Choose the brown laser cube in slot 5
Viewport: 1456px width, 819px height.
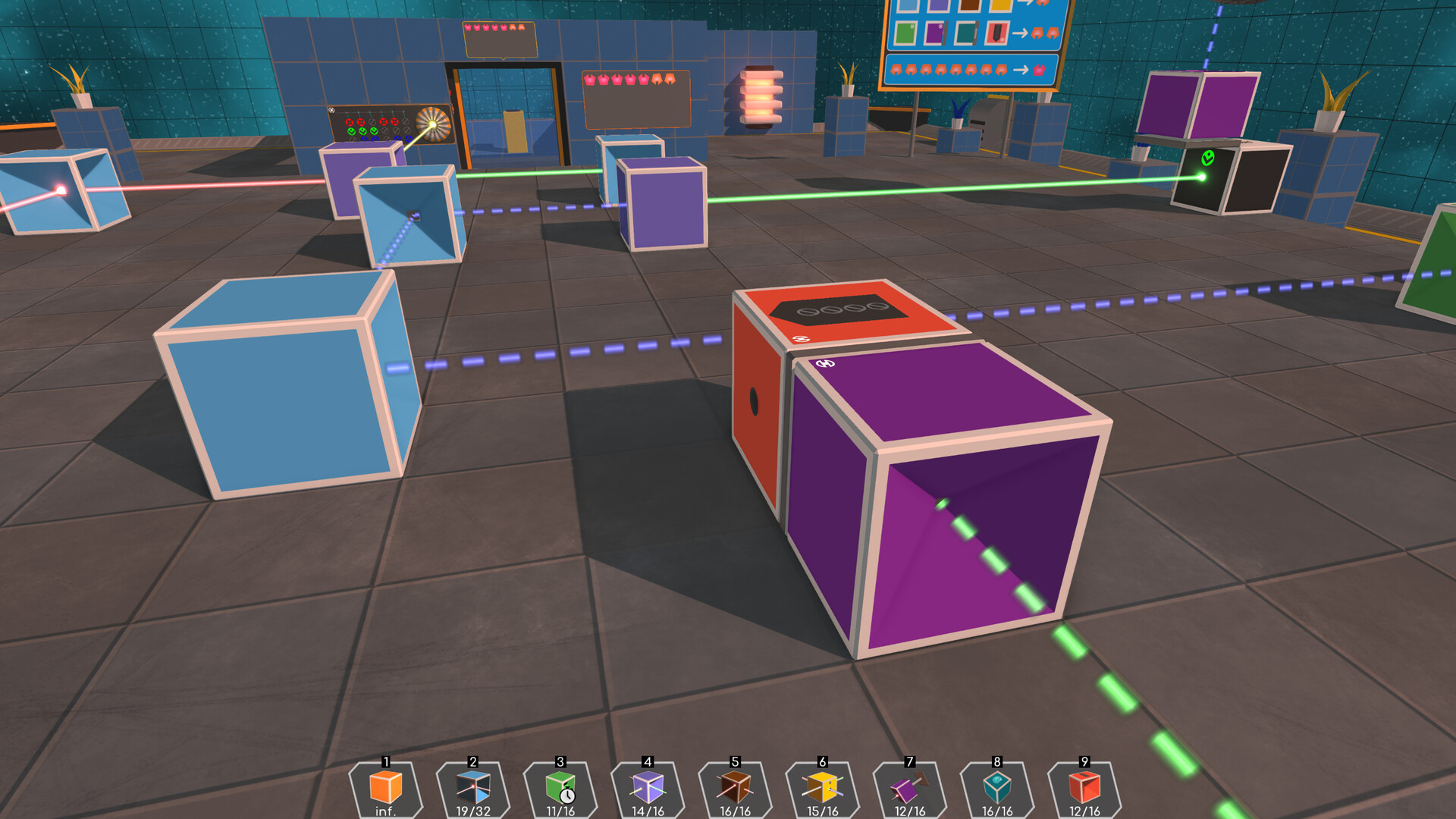tap(734, 789)
